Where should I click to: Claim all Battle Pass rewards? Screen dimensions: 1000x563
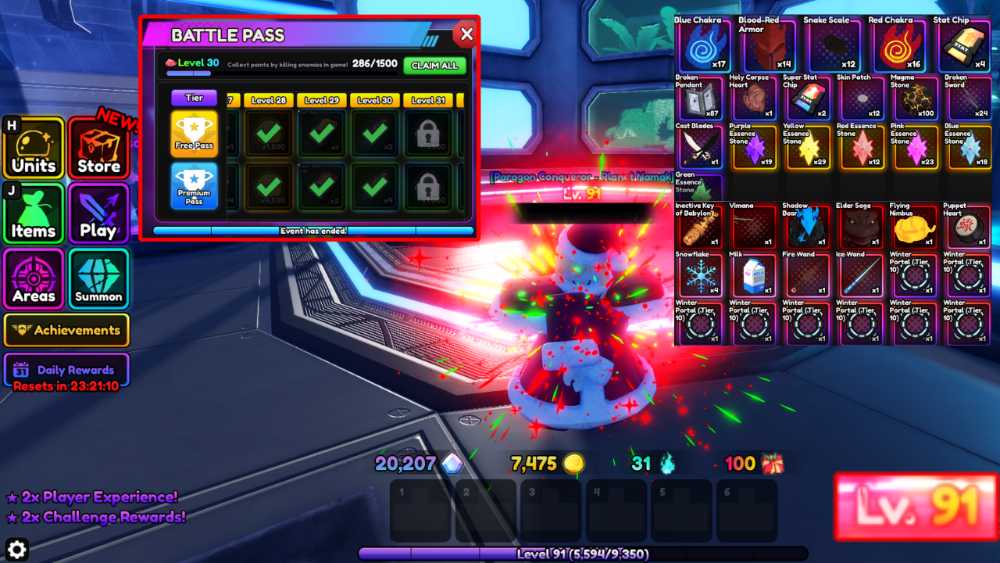(x=434, y=65)
